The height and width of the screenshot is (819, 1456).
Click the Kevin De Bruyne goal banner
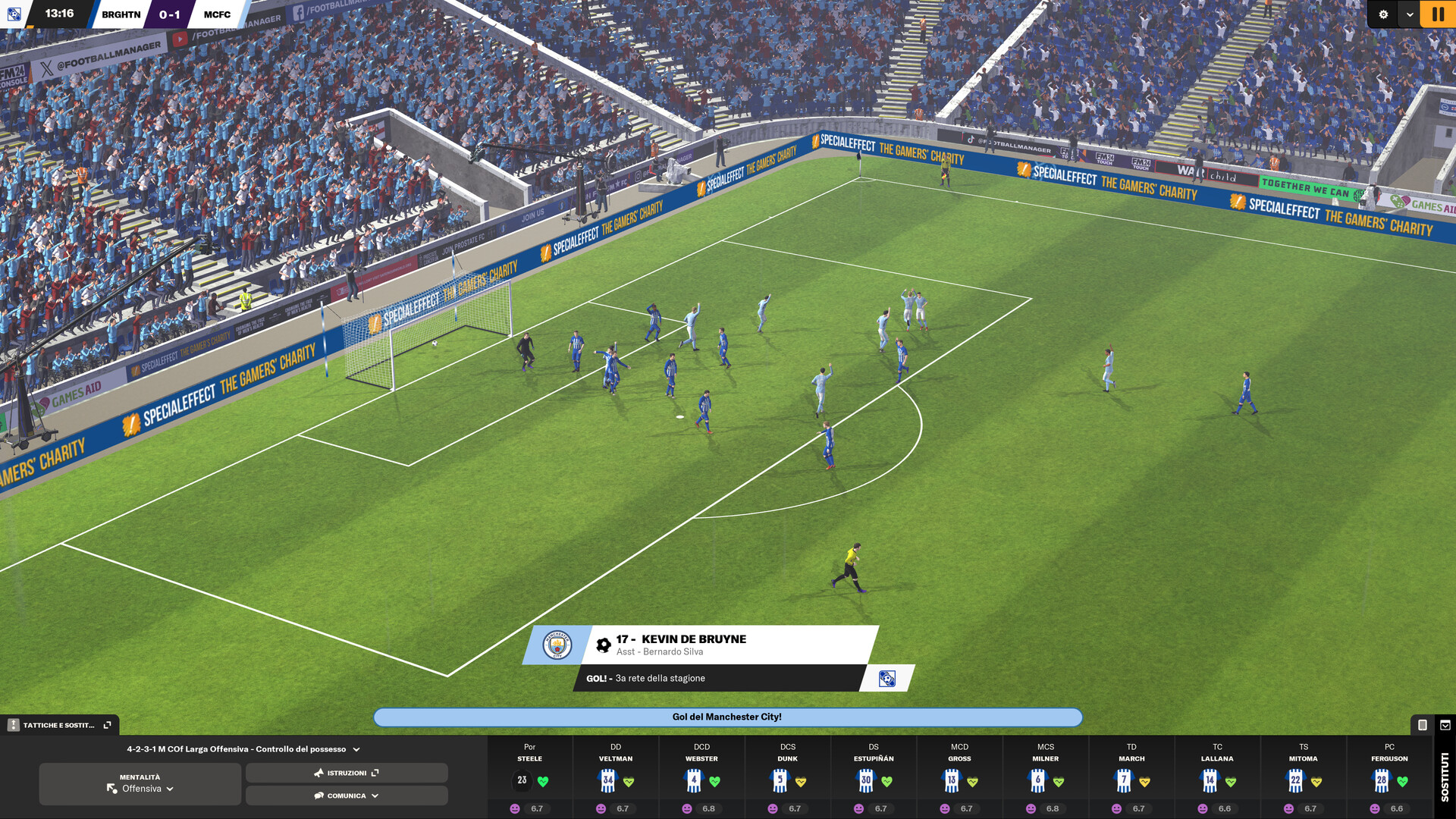(701, 645)
